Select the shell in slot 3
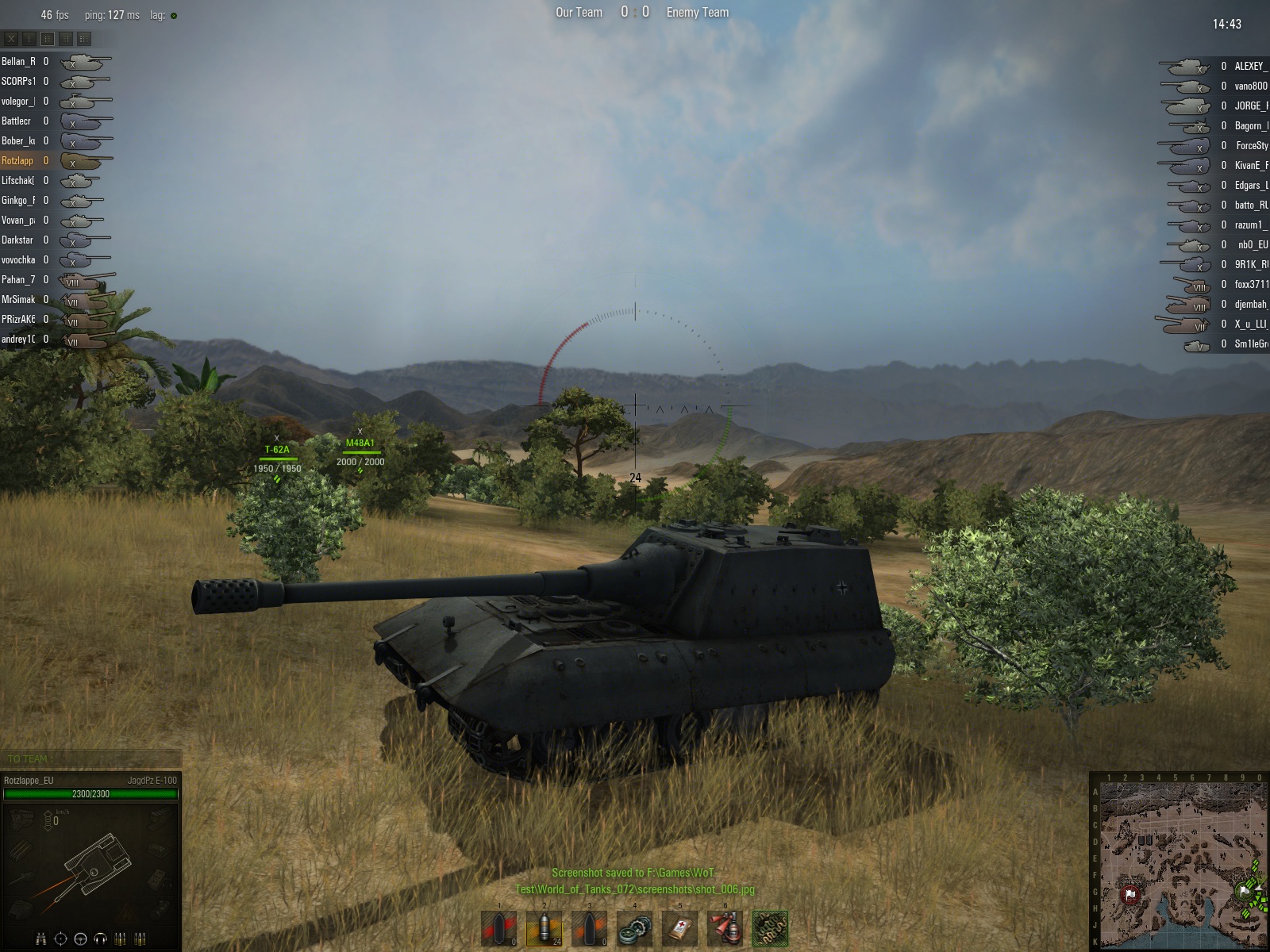The height and width of the screenshot is (952, 1270). coord(589,927)
